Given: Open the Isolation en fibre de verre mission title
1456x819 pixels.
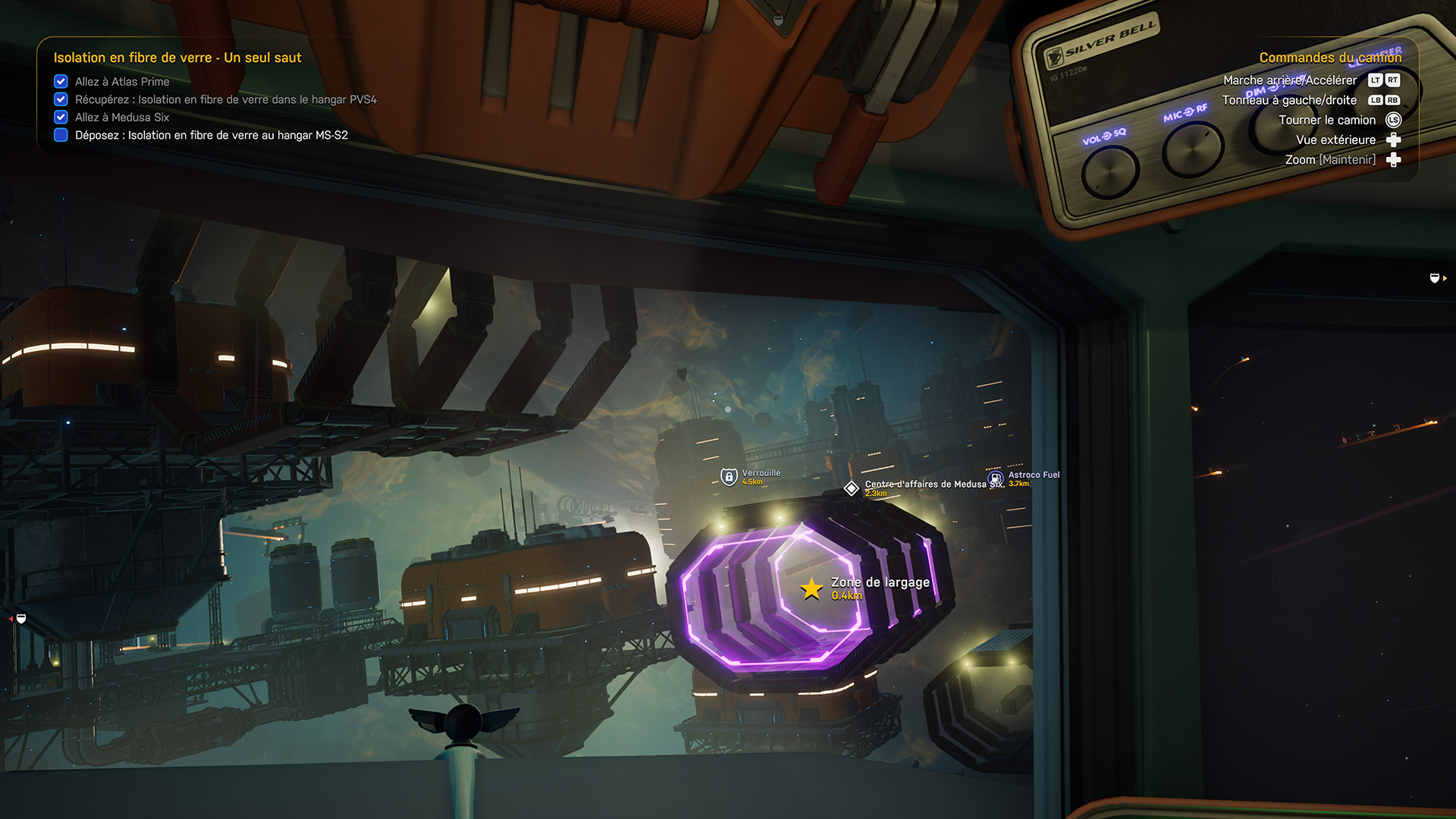Looking at the screenshot, I should tap(177, 58).
